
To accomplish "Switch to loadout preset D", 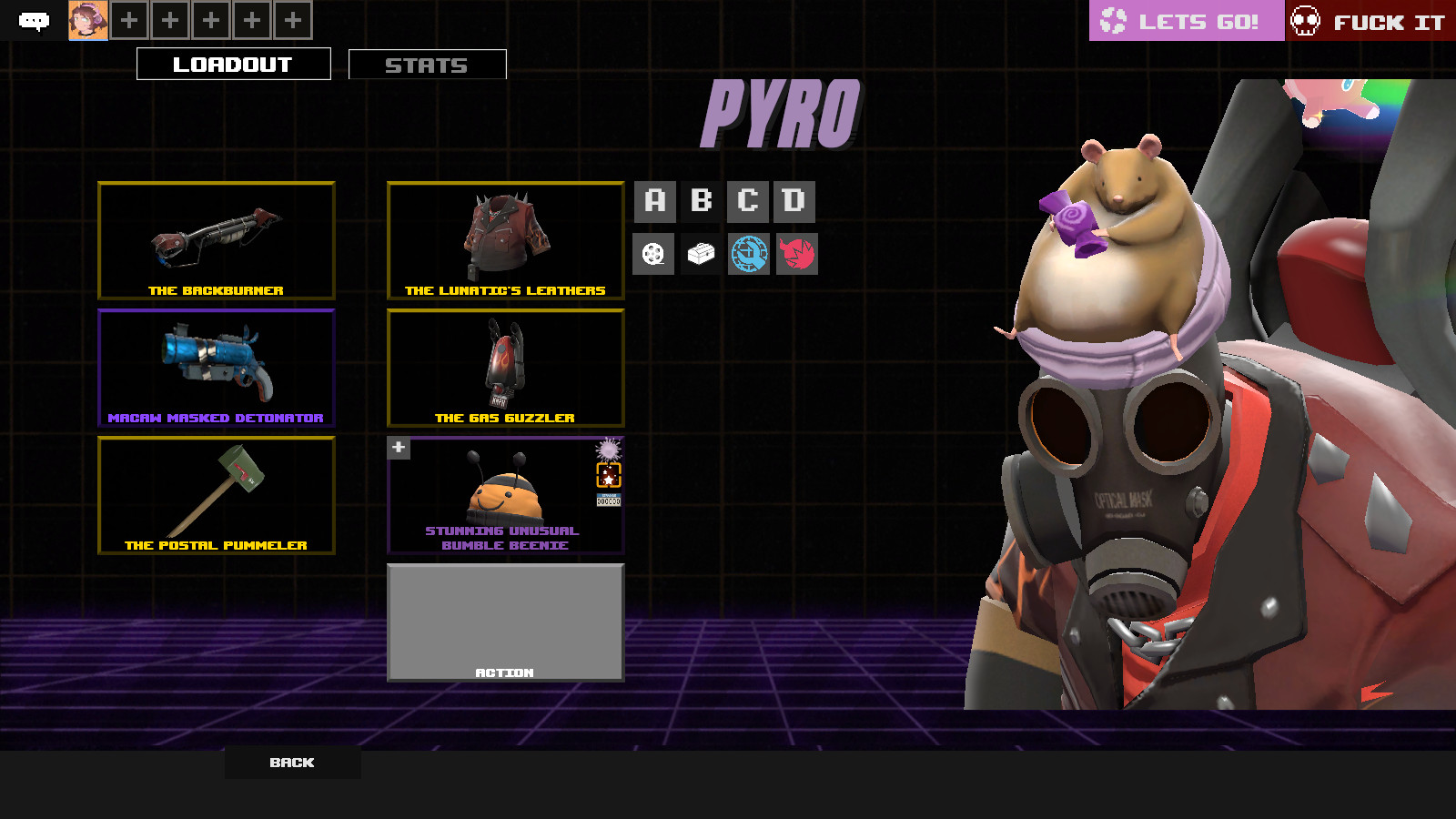I will [796, 201].
